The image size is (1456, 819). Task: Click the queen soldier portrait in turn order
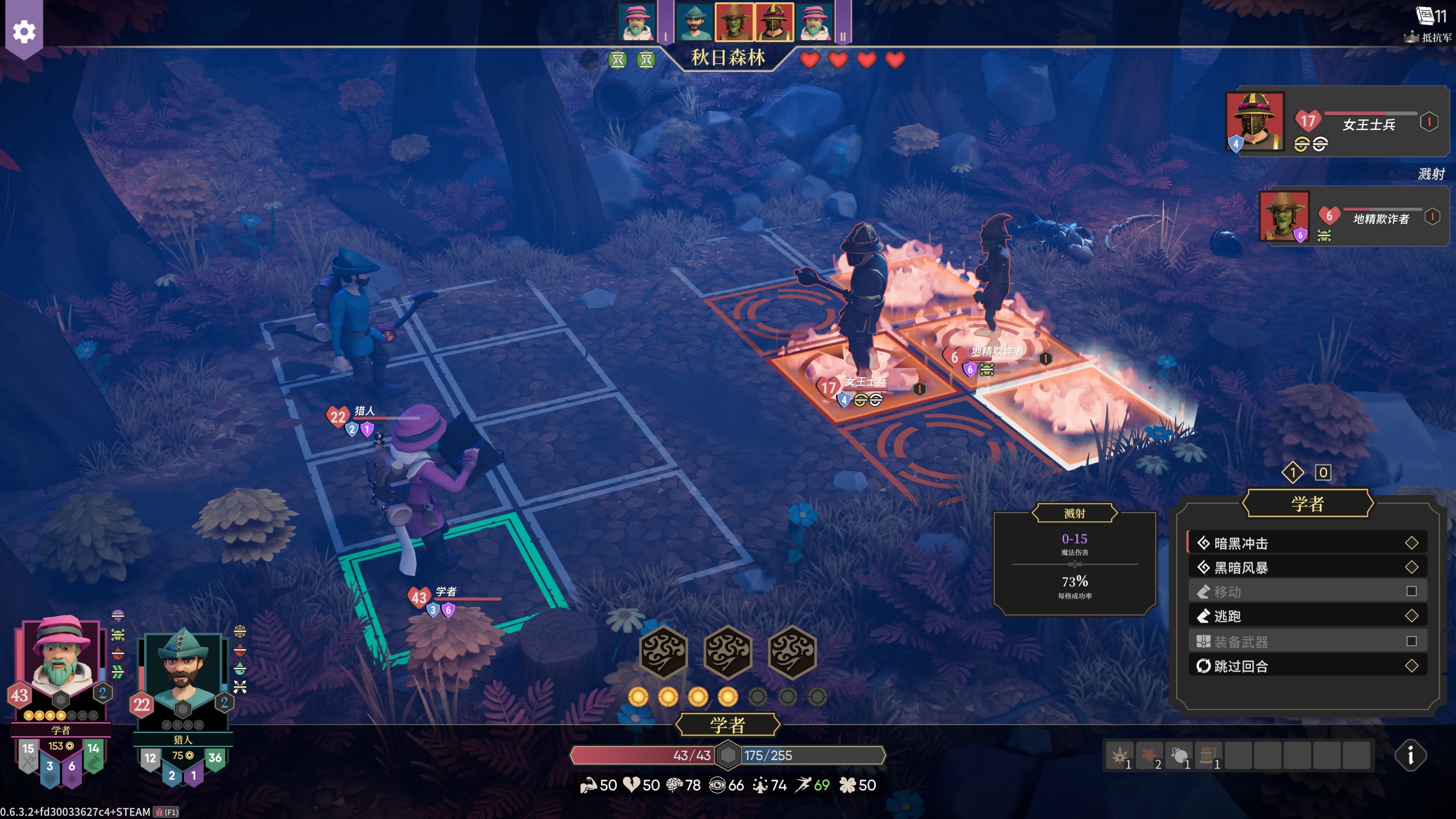click(774, 21)
